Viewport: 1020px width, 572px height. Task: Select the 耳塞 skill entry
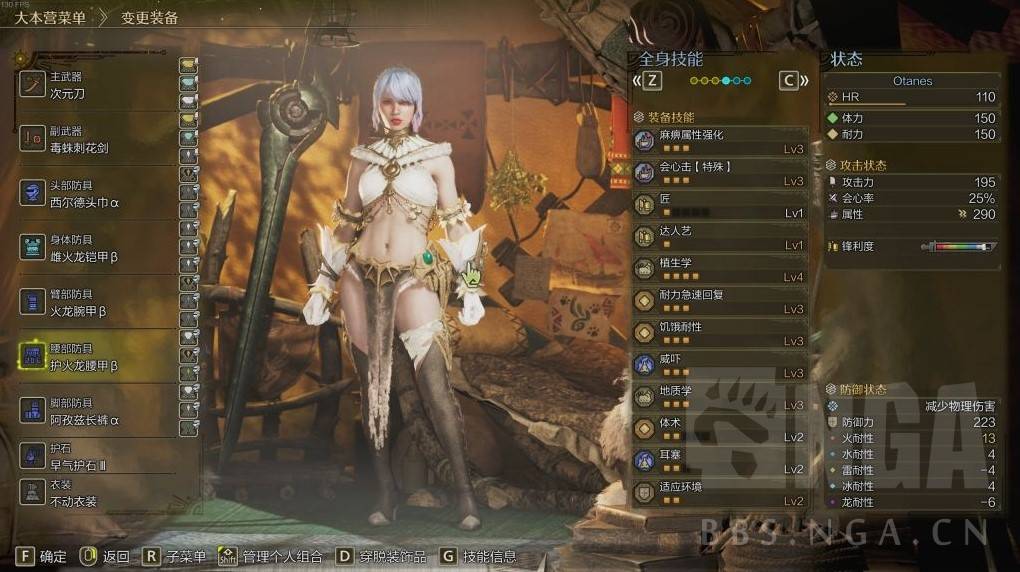(x=720, y=461)
